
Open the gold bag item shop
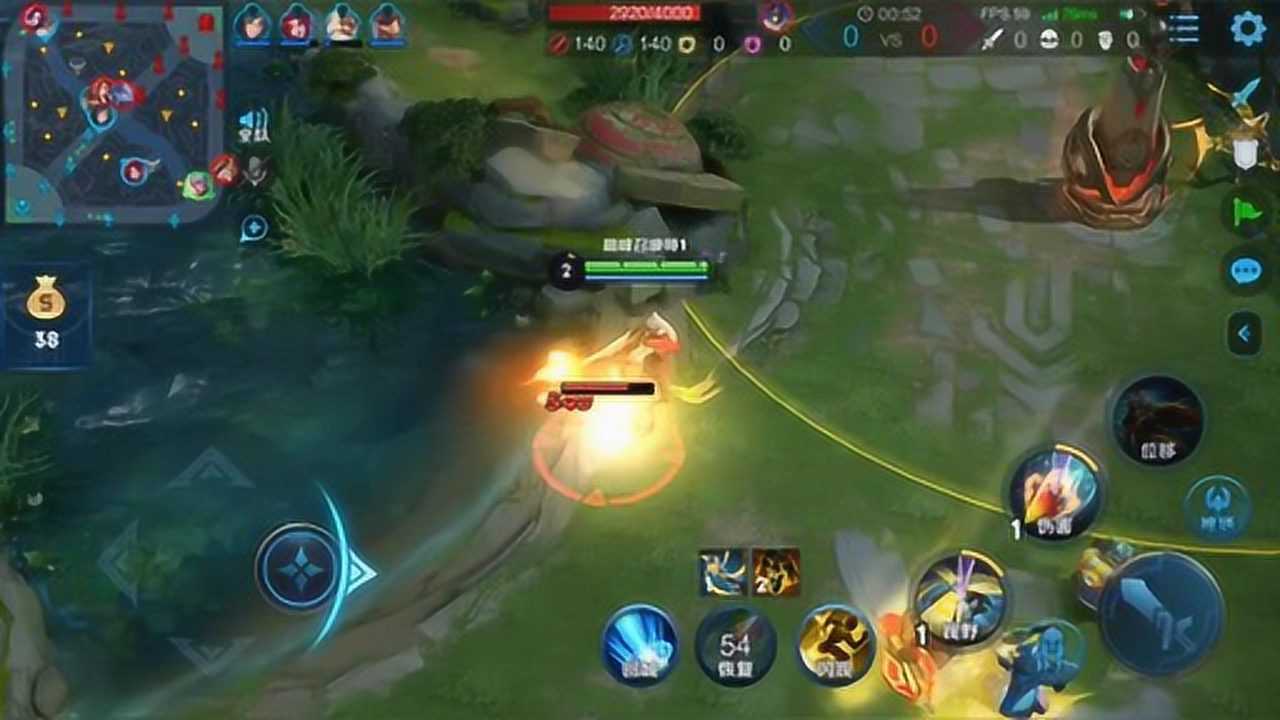(x=46, y=313)
